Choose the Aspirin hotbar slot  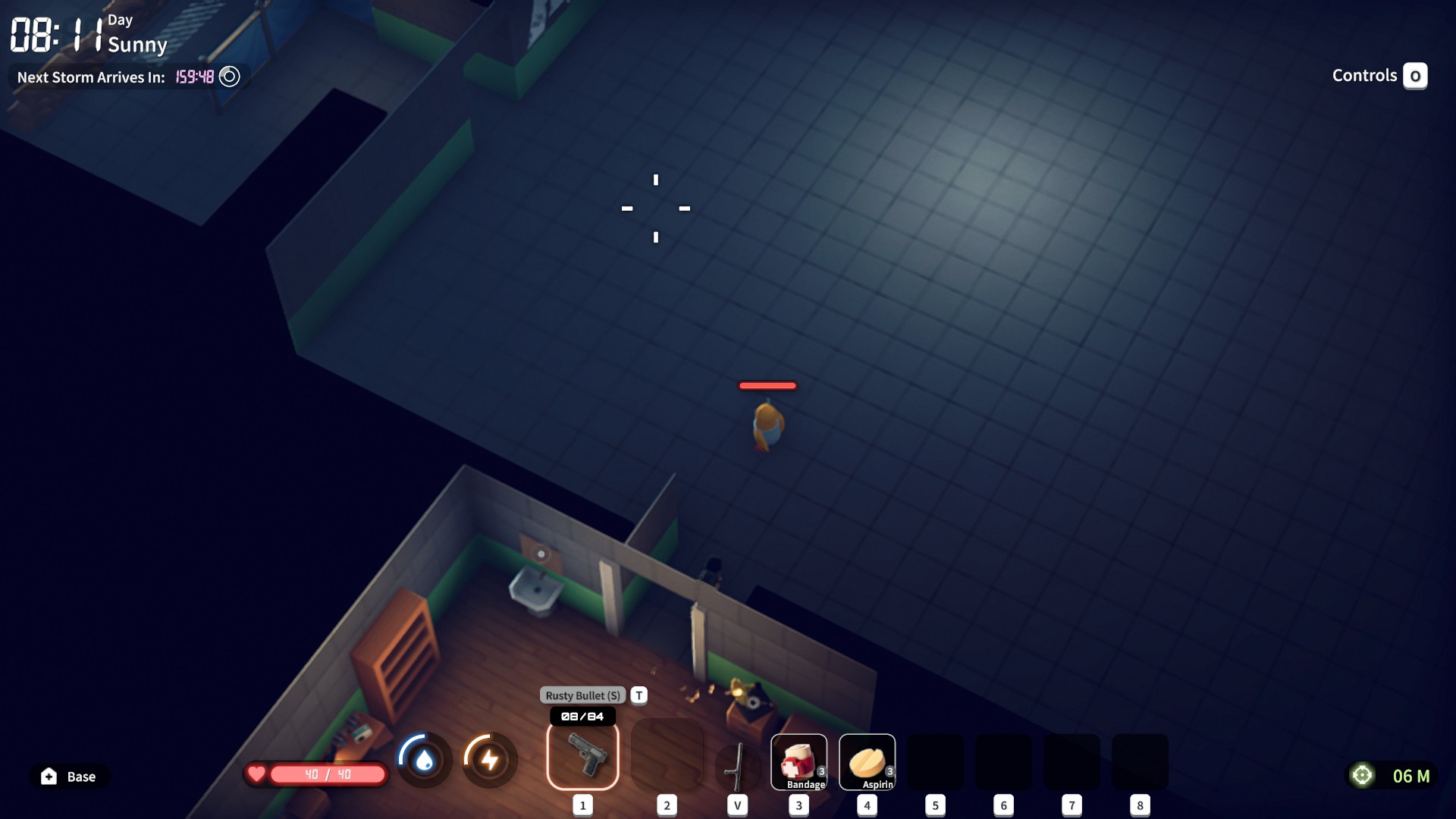[867, 762]
